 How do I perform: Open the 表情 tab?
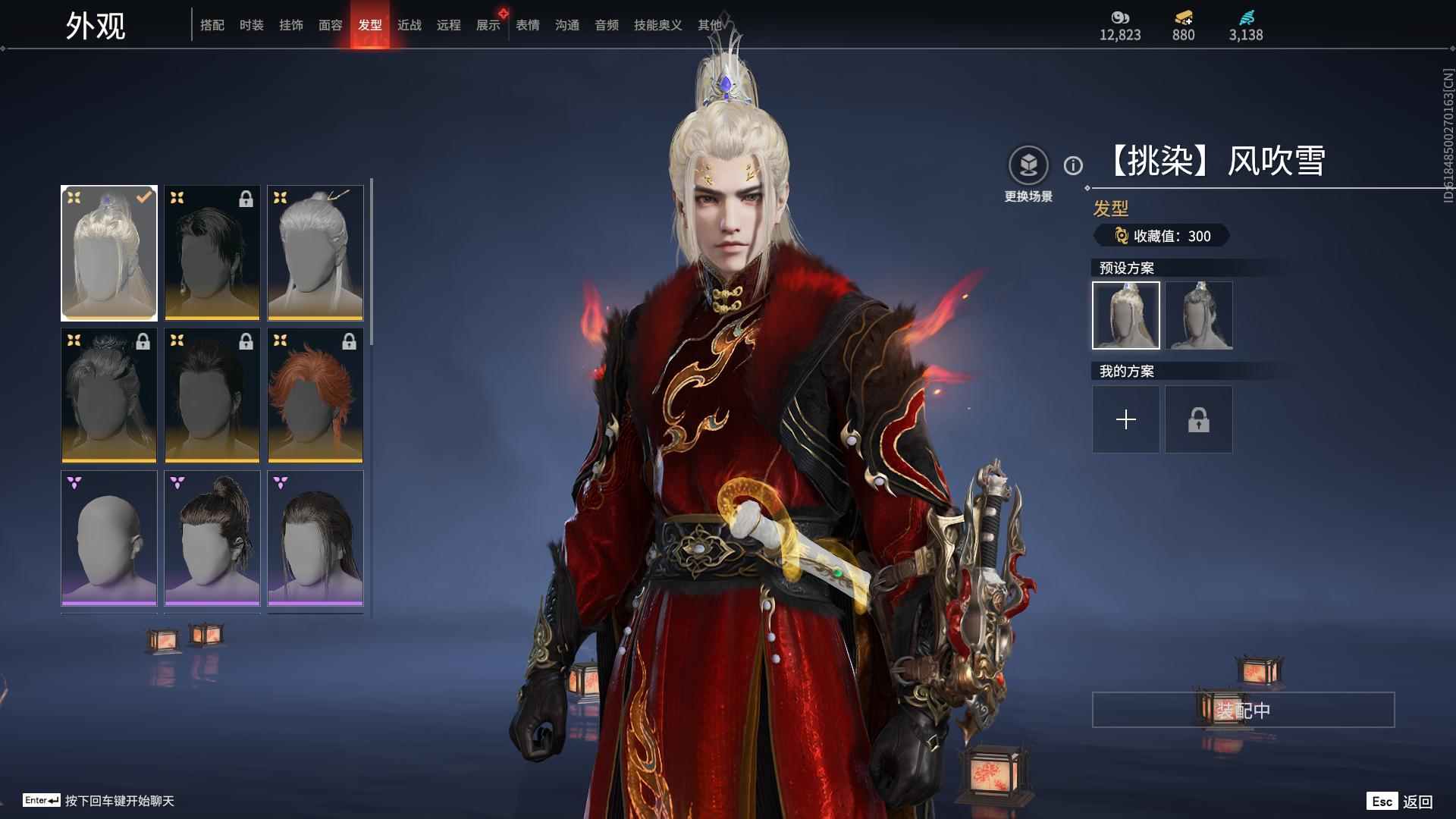[527, 25]
